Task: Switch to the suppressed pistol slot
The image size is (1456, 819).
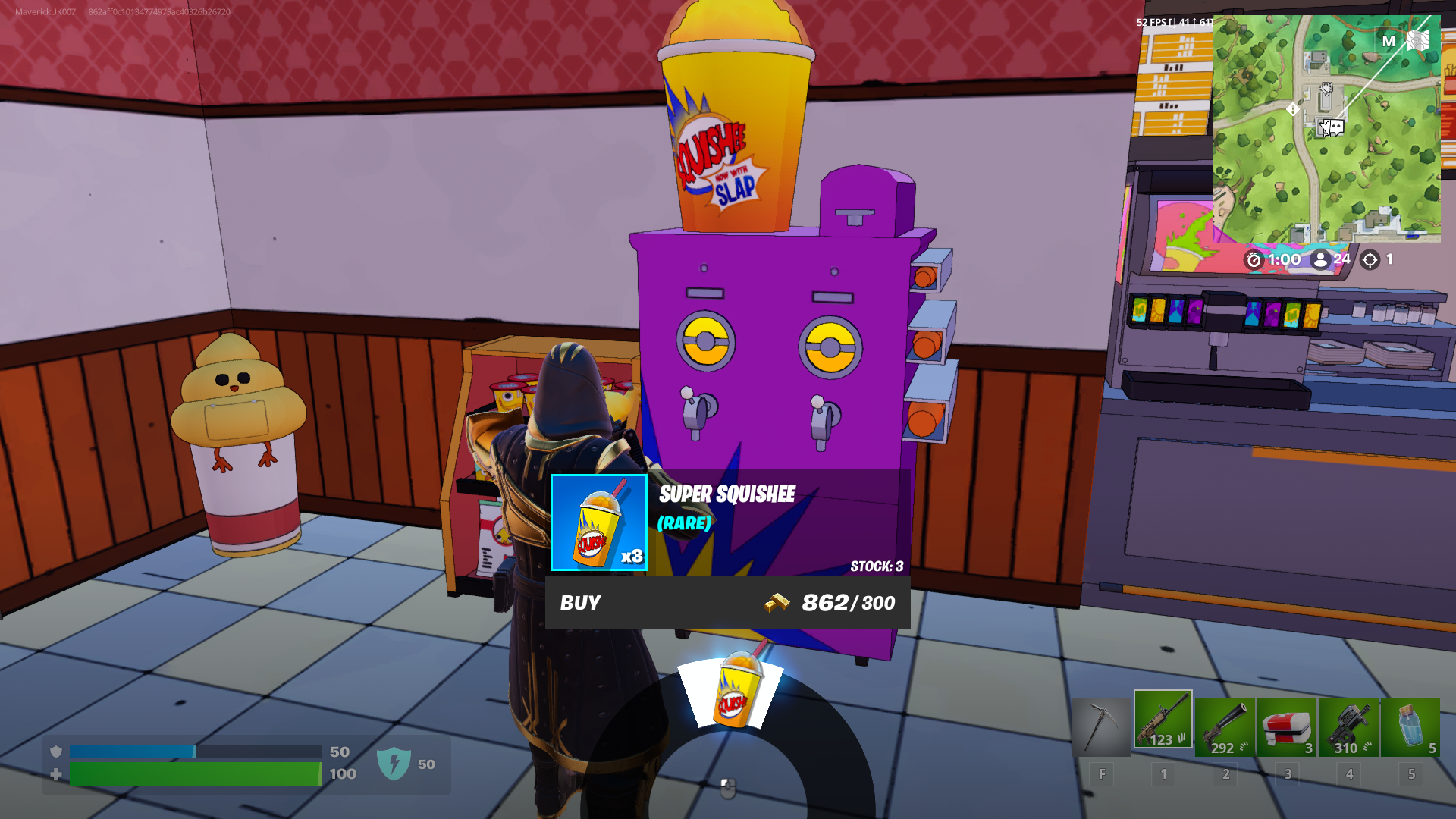Action: pos(1225,726)
